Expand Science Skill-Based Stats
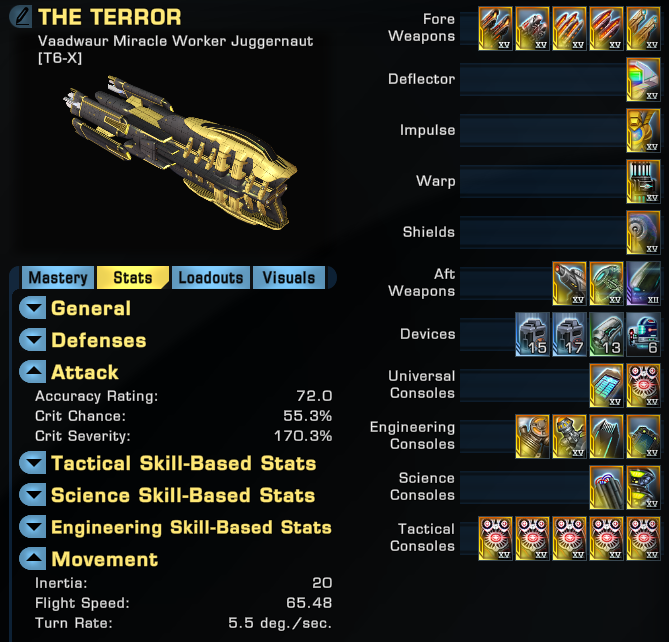The height and width of the screenshot is (642, 669). 34,496
